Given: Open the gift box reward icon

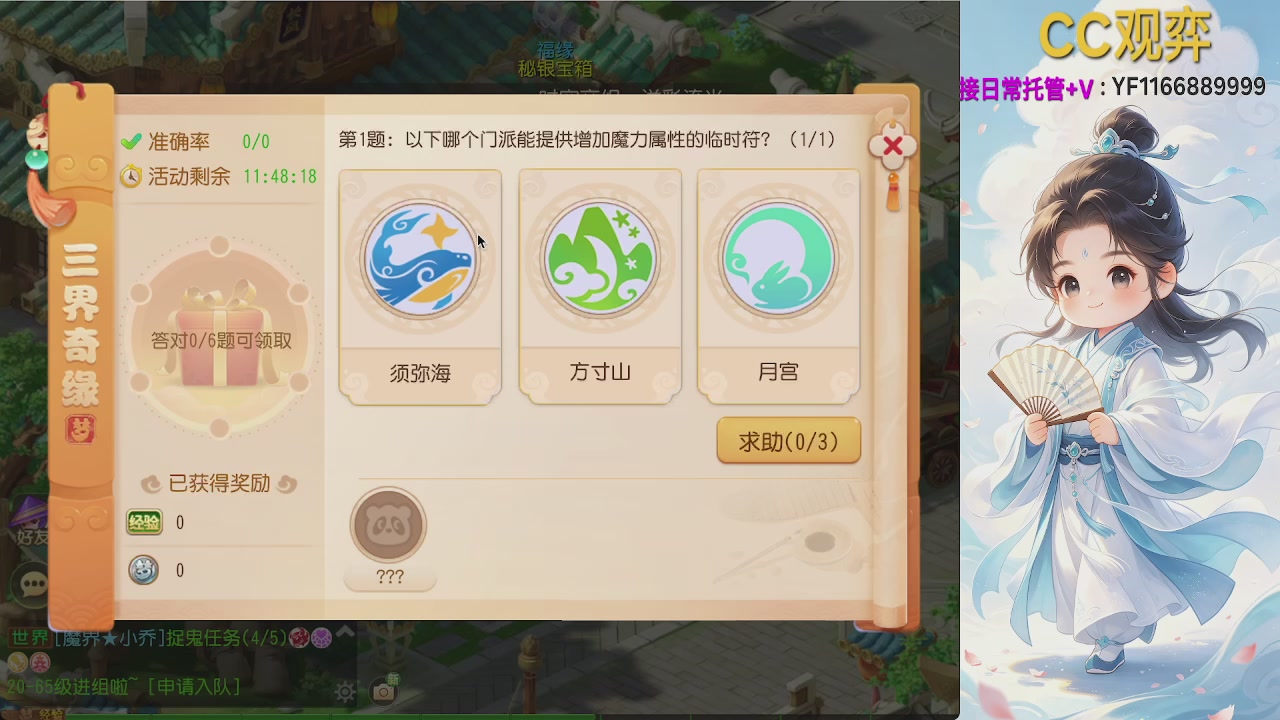Looking at the screenshot, I should click(x=222, y=330).
